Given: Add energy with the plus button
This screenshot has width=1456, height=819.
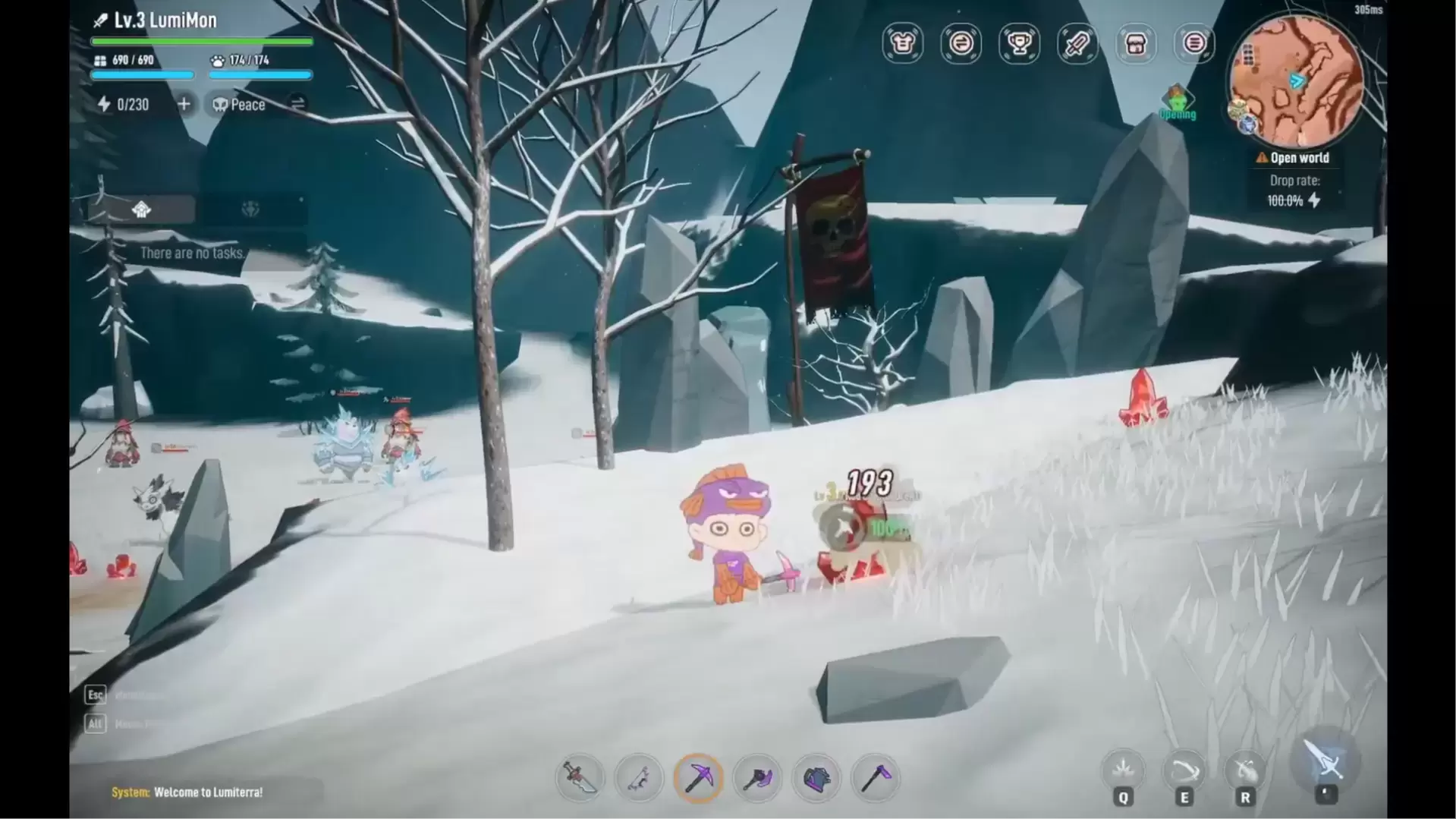Looking at the screenshot, I should point(184,104).
